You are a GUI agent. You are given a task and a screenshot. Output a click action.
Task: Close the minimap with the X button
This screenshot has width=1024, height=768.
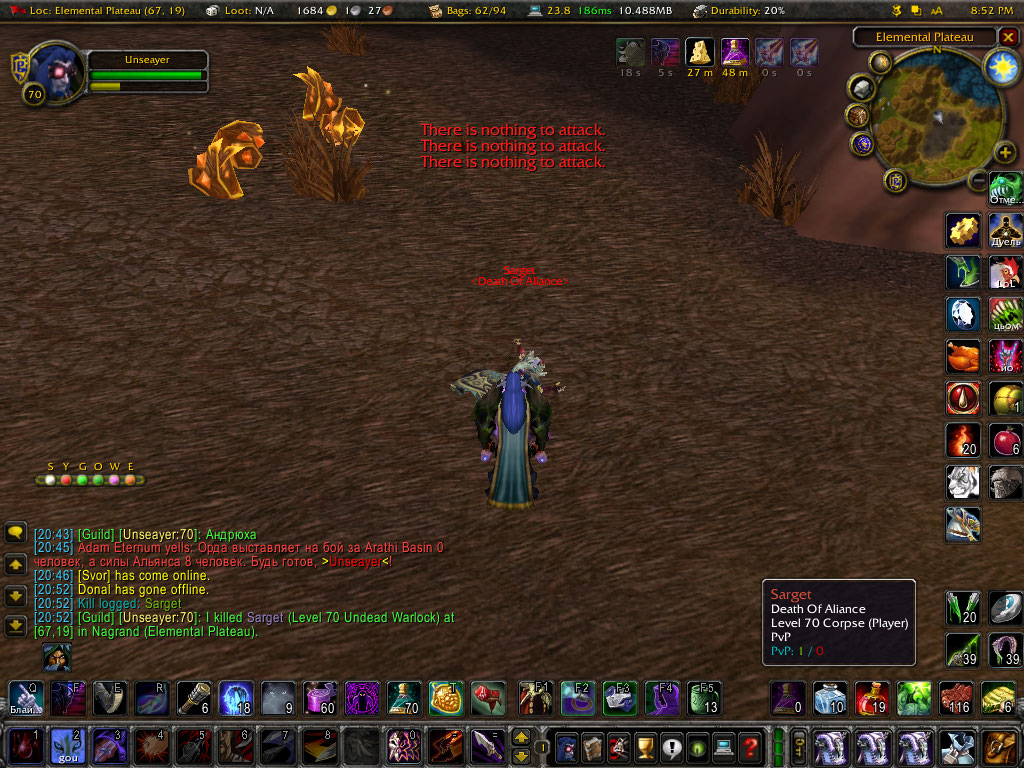click(1008, 37)
